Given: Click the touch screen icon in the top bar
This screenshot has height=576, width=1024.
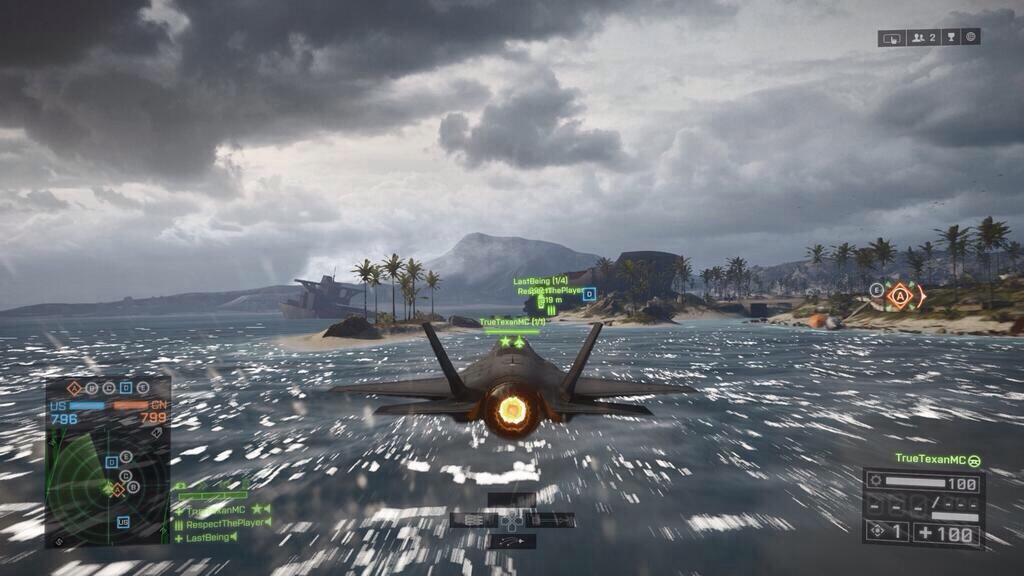Looking at the screenshot, I should [892, 38].
